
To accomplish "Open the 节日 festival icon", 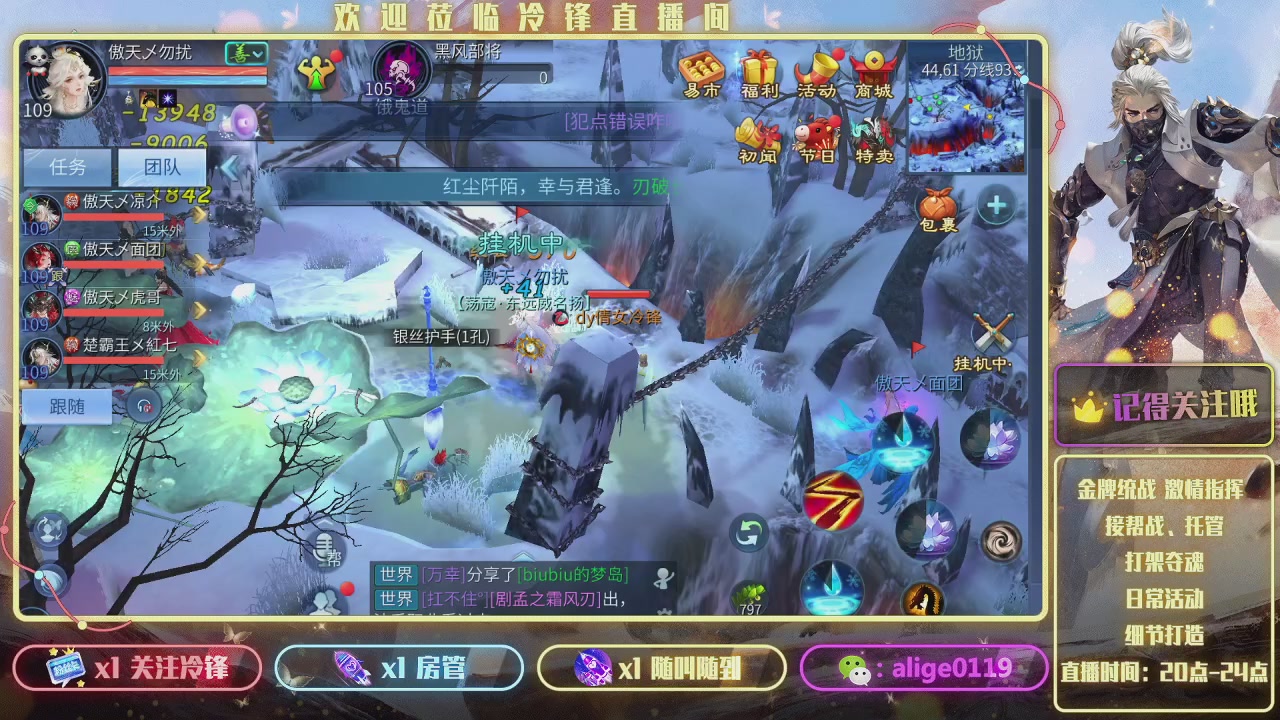I will [817, 140].
